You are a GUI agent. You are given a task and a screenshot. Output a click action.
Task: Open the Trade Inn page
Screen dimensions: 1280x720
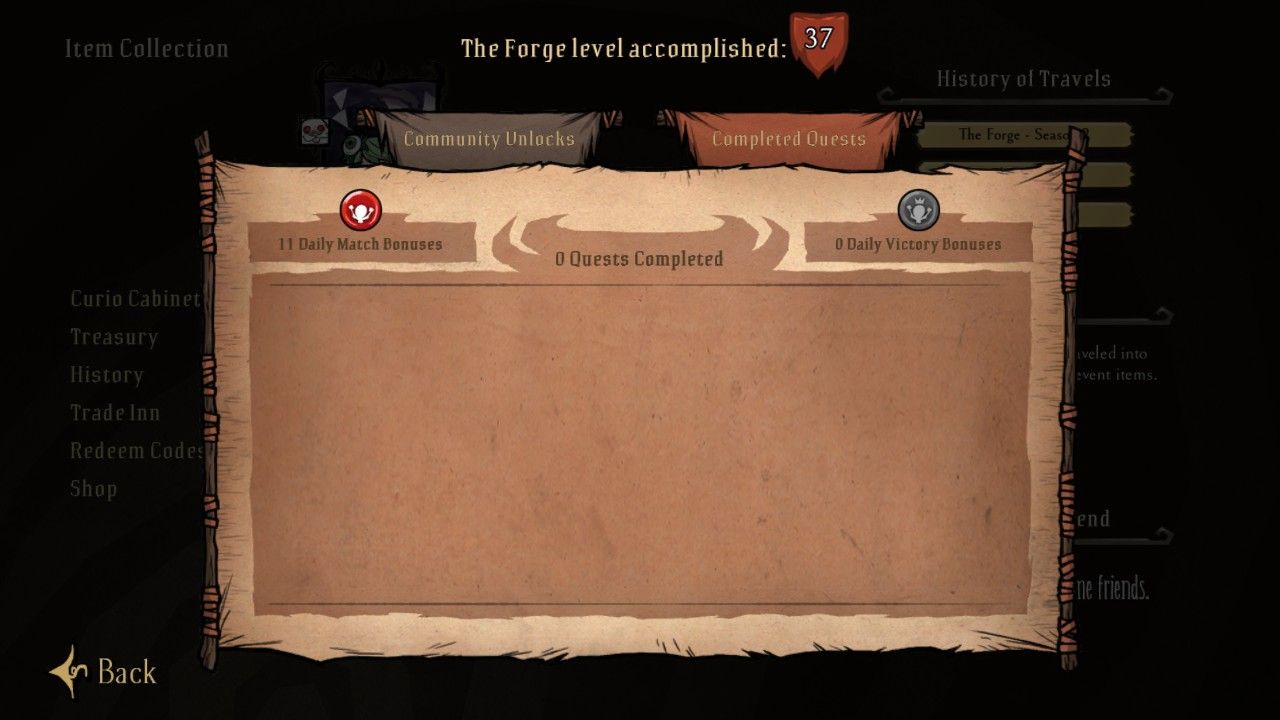(x=112, y=413)
